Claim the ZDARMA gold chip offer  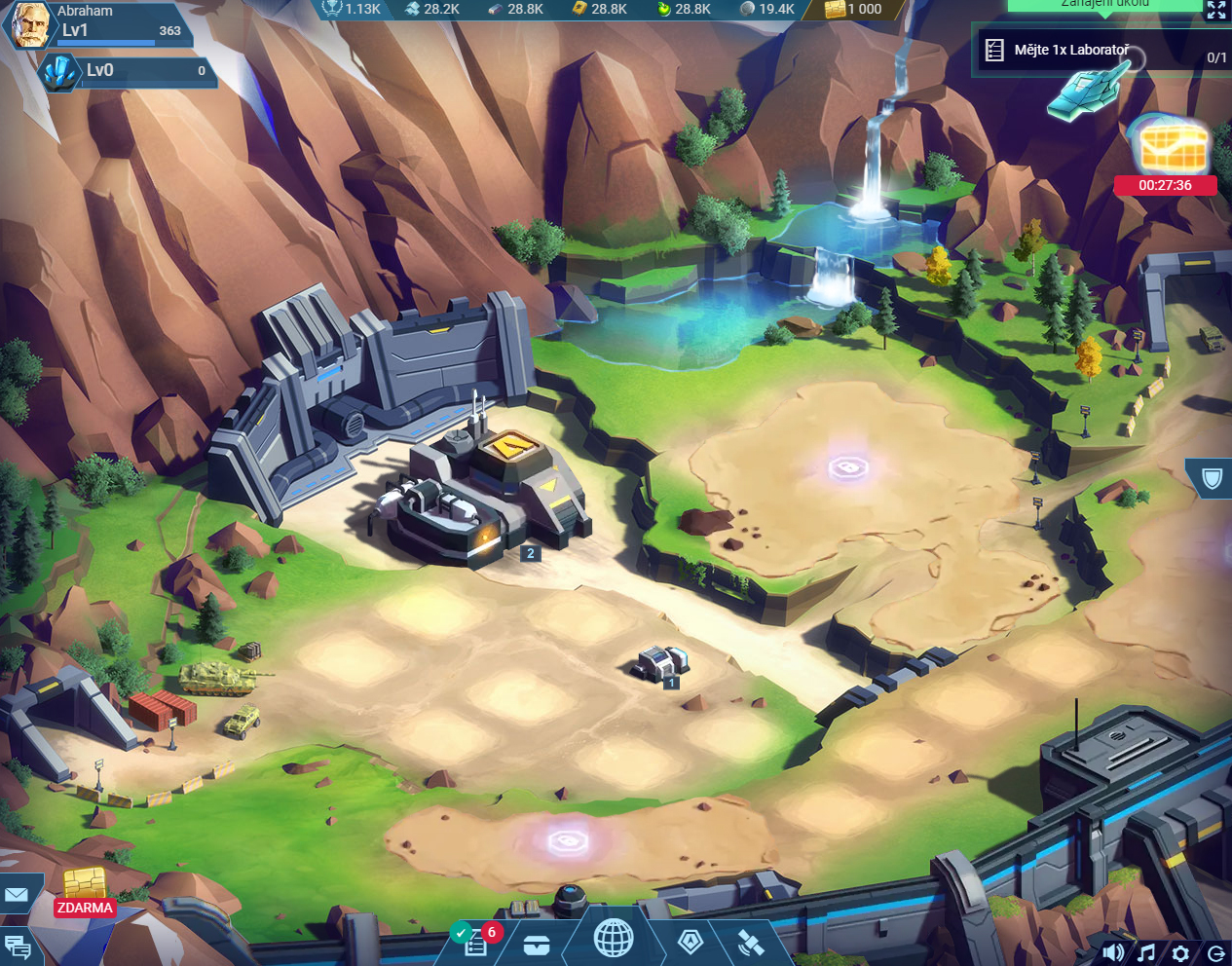tap(85, 891)
